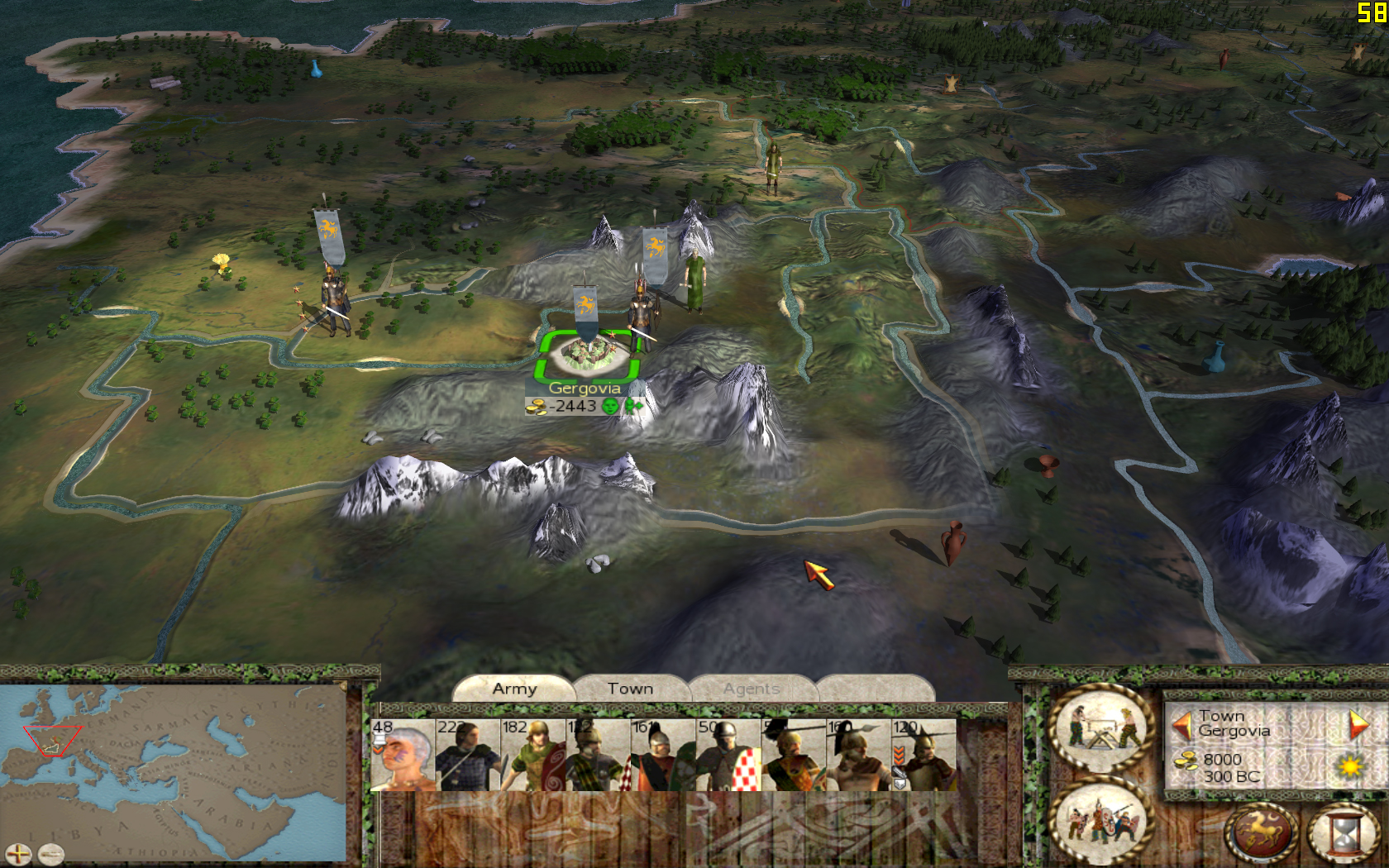Switch to the Army tab
The image size is (1389, 868).
[x=514, y=689]
